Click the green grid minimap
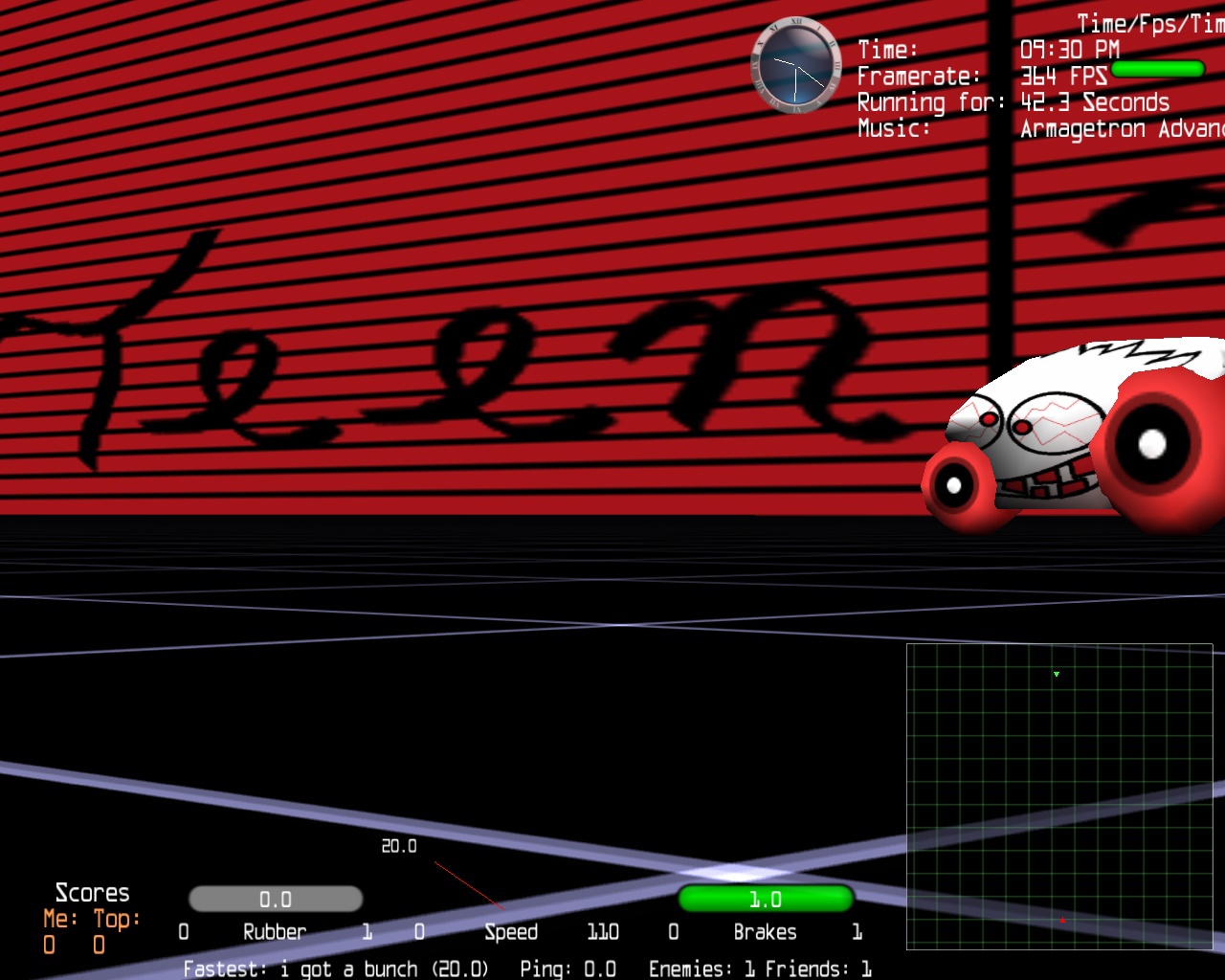The image size is (1225, 980). pyautogui.click(x=1059, y=796)
